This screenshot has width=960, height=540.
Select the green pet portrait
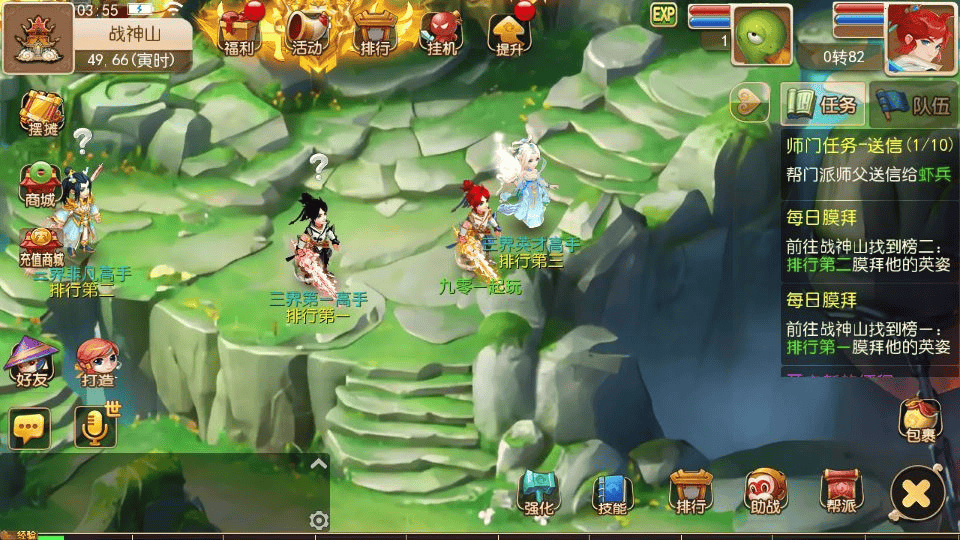tap(762, 36)
